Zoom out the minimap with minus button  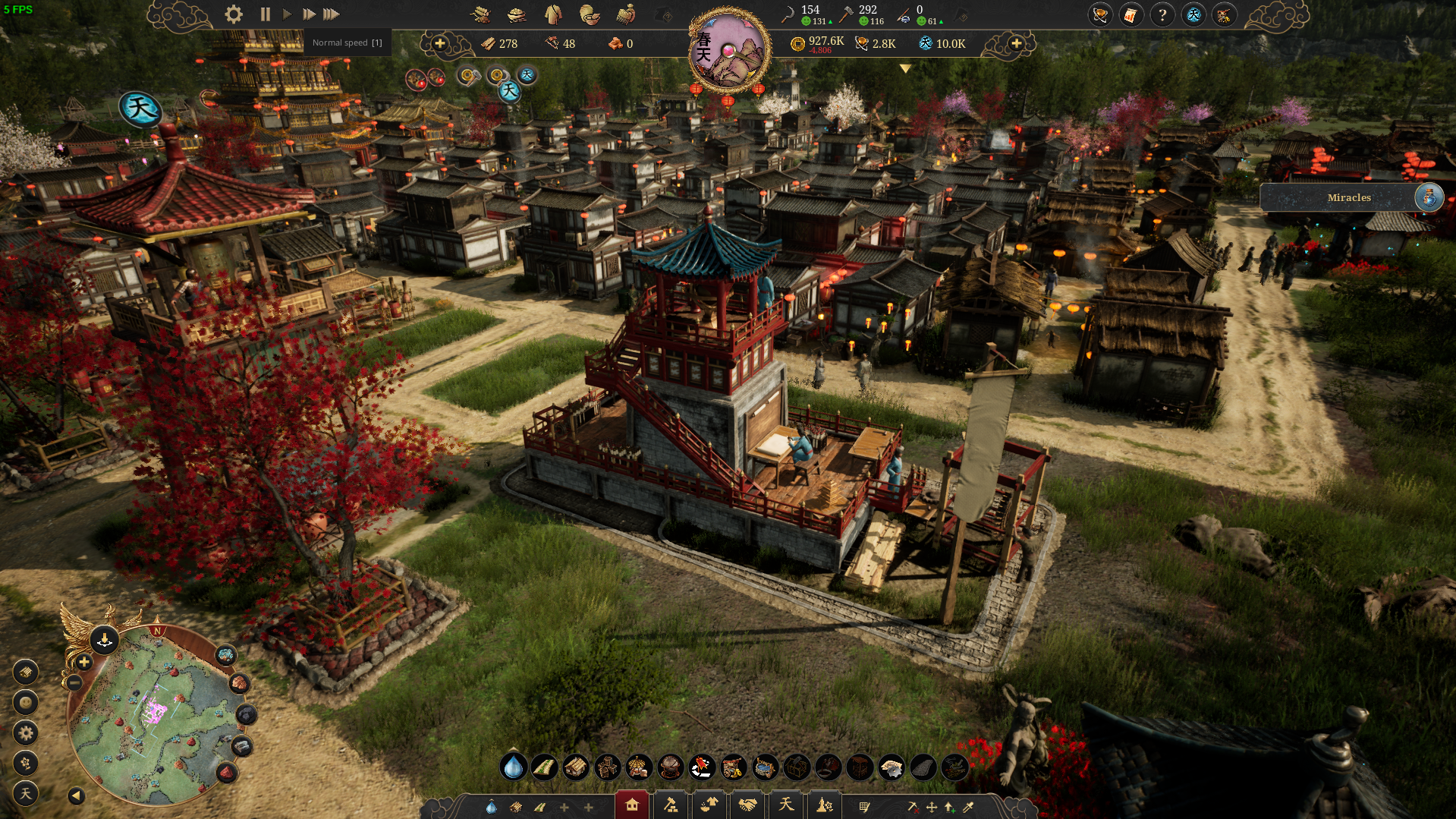click(x=74, y=683)
